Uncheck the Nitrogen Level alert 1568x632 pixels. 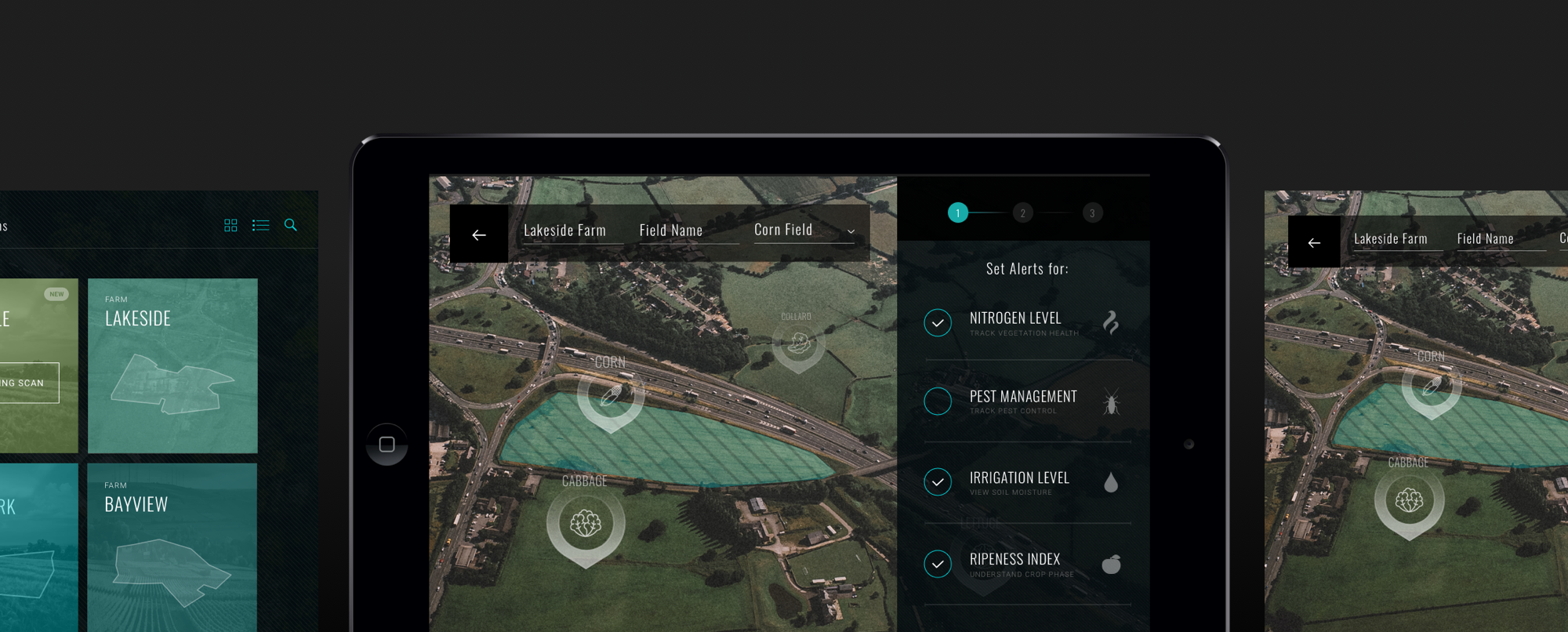[938, 323]
